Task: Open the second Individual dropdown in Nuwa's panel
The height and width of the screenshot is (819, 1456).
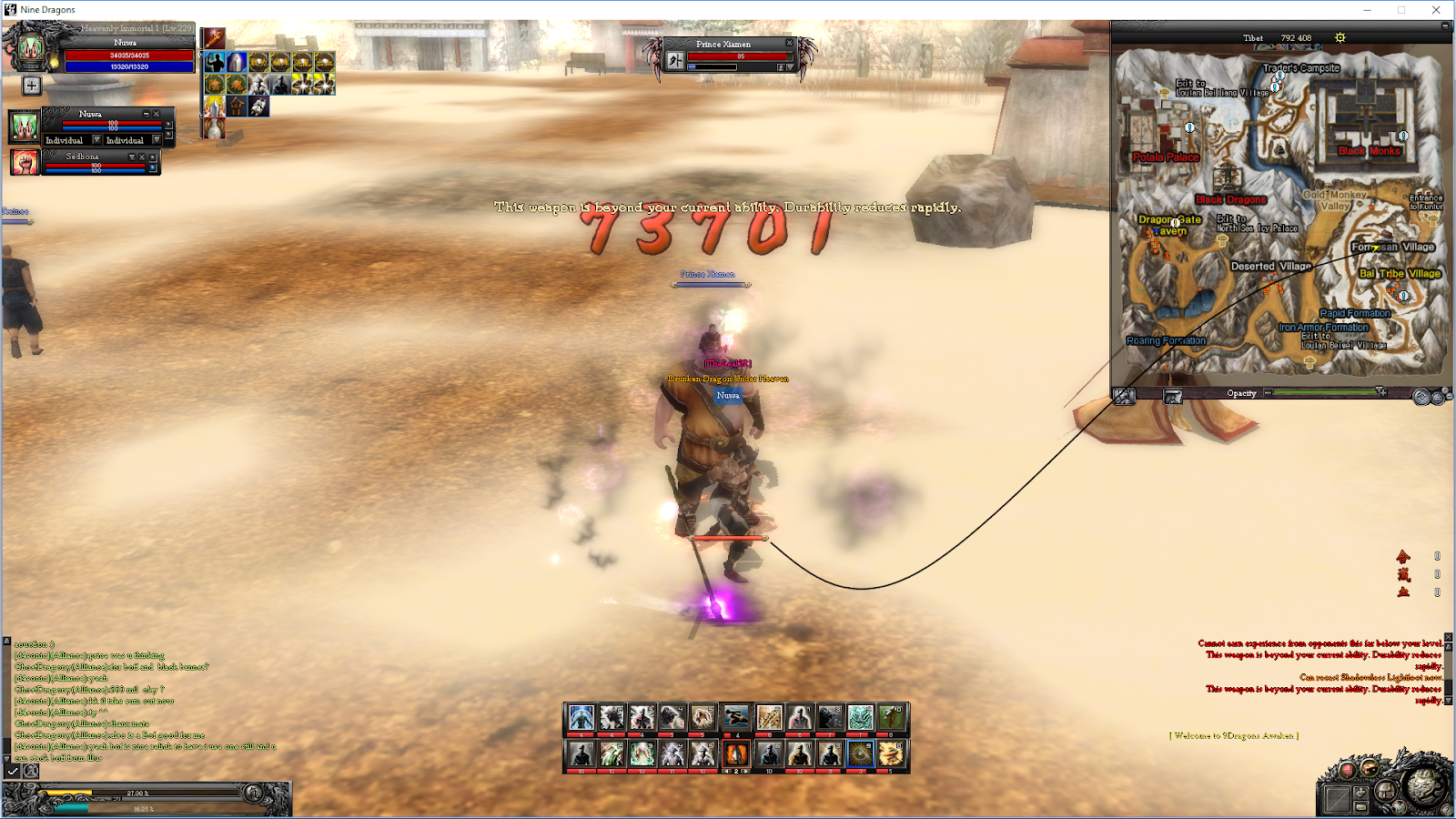Action: click(x=157, y=140)
